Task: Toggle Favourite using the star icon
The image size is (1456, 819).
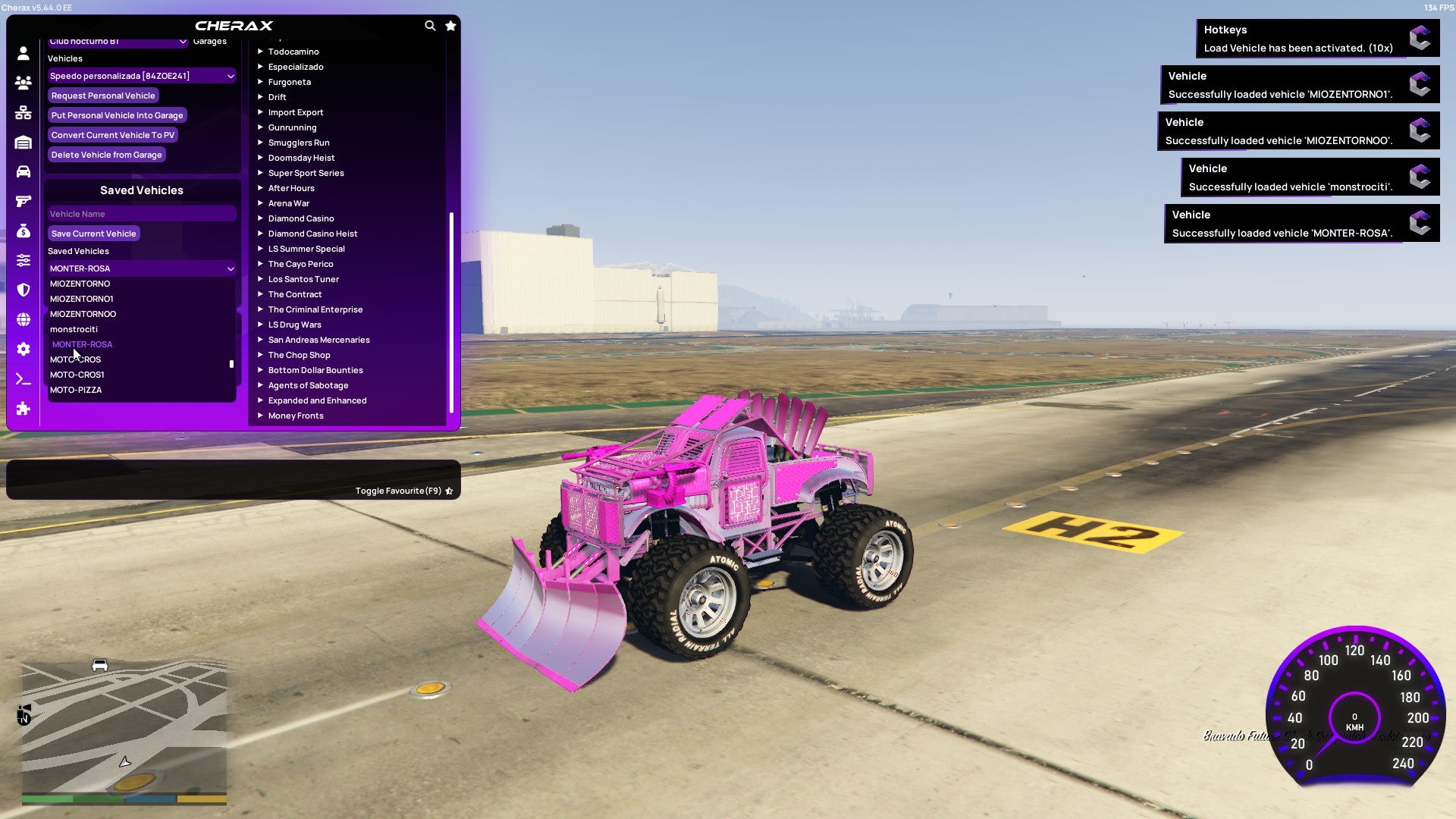Action: coord(449,491)
